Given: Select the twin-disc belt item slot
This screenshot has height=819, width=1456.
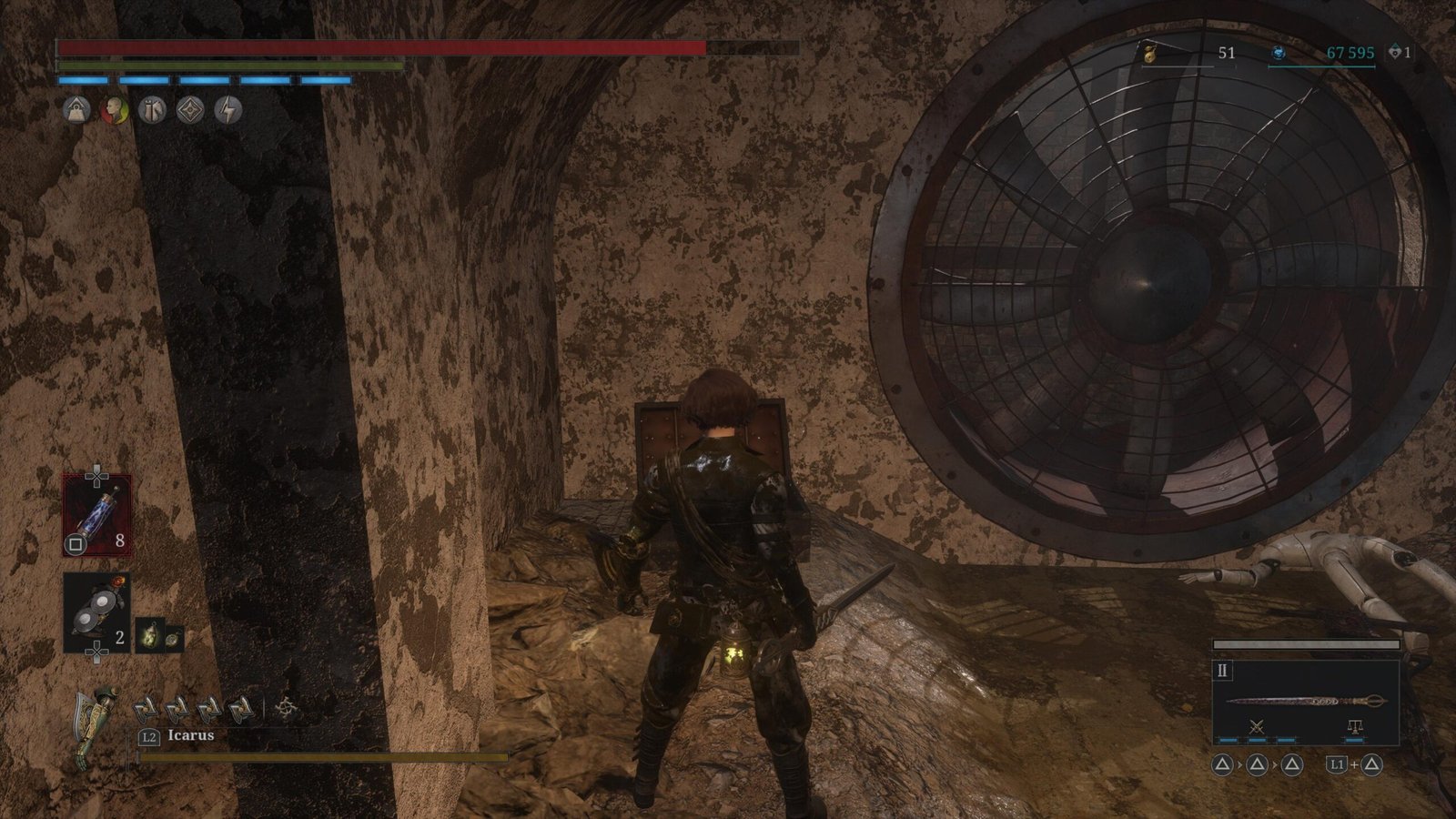Looking at the screenshot, I should click(x=96, y=612).
